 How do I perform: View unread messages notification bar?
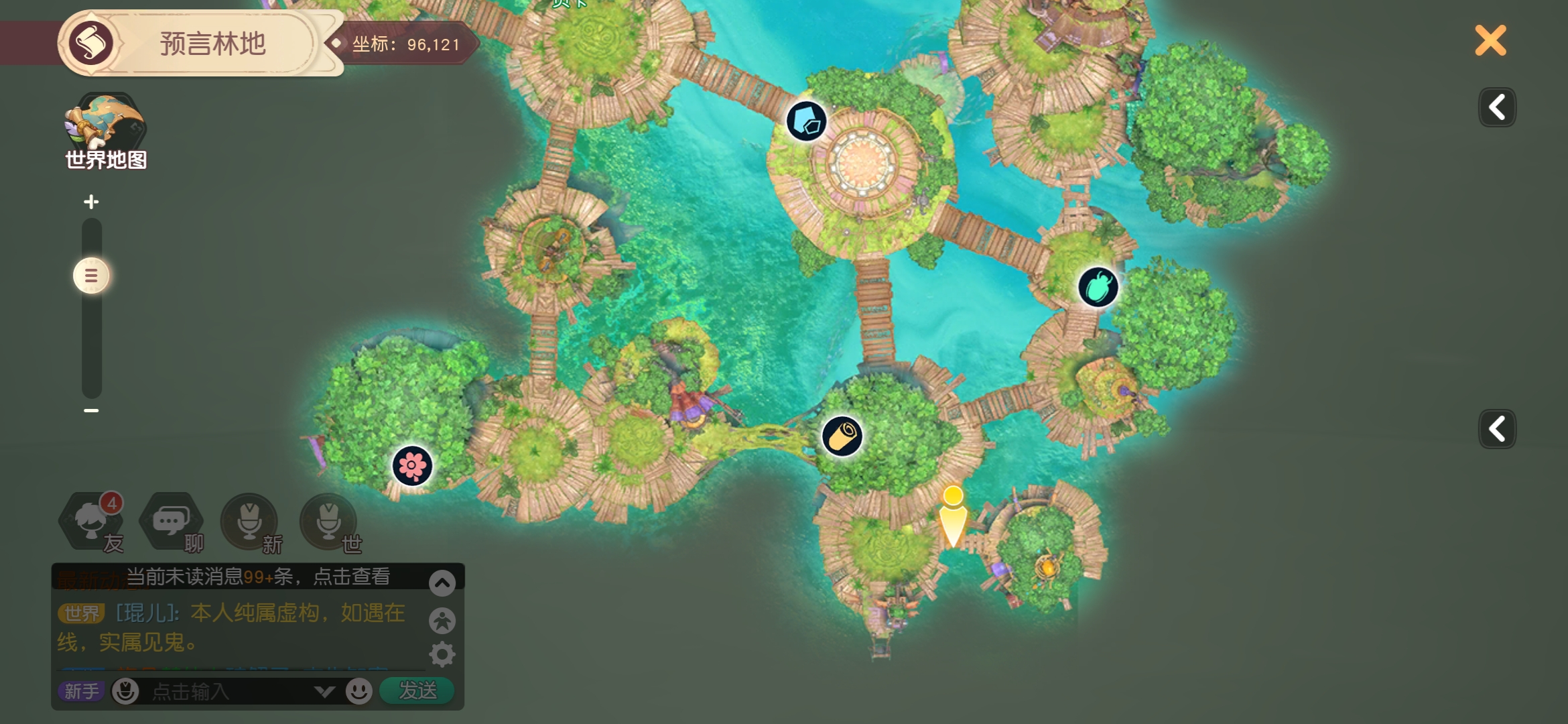258,577
